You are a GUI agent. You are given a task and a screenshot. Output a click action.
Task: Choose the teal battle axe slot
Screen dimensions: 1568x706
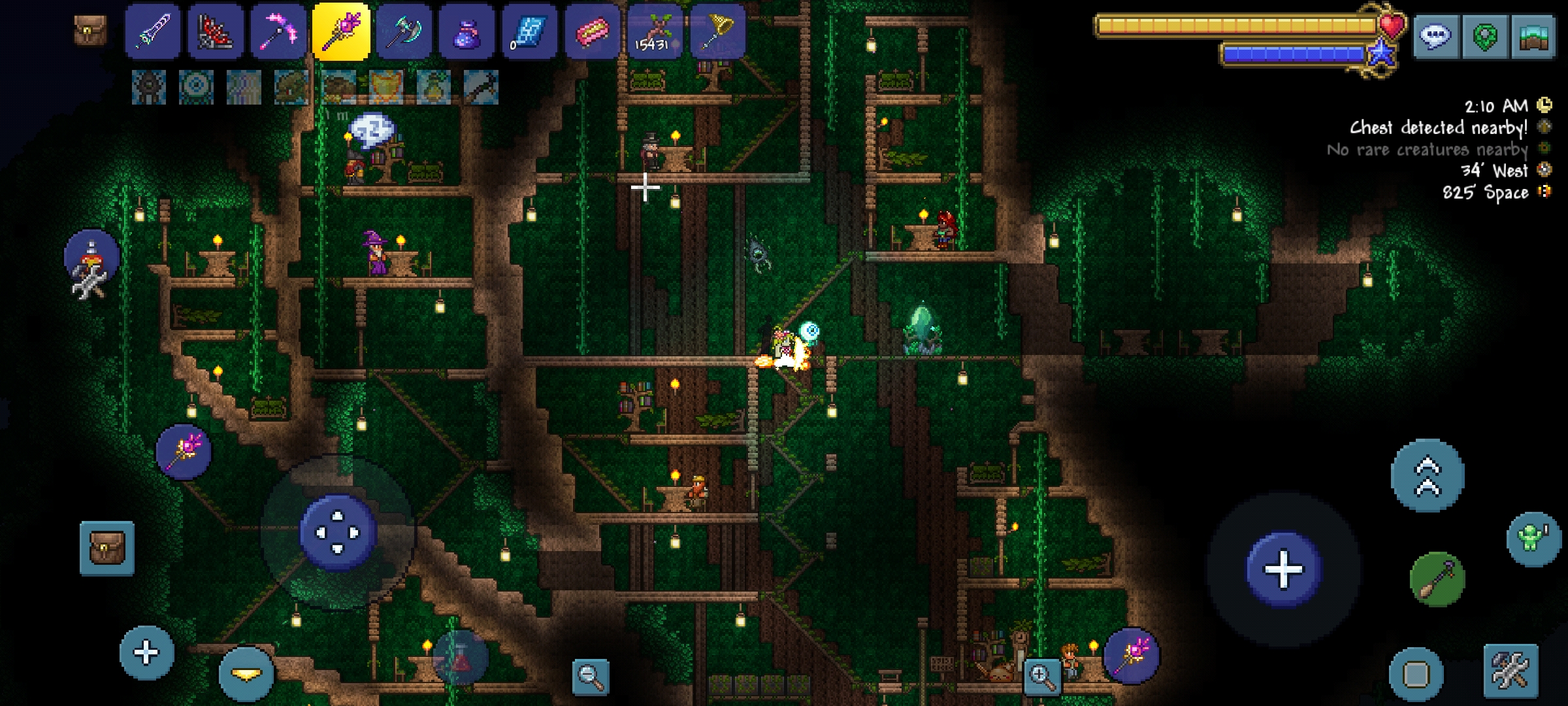[x=404, y=33]
